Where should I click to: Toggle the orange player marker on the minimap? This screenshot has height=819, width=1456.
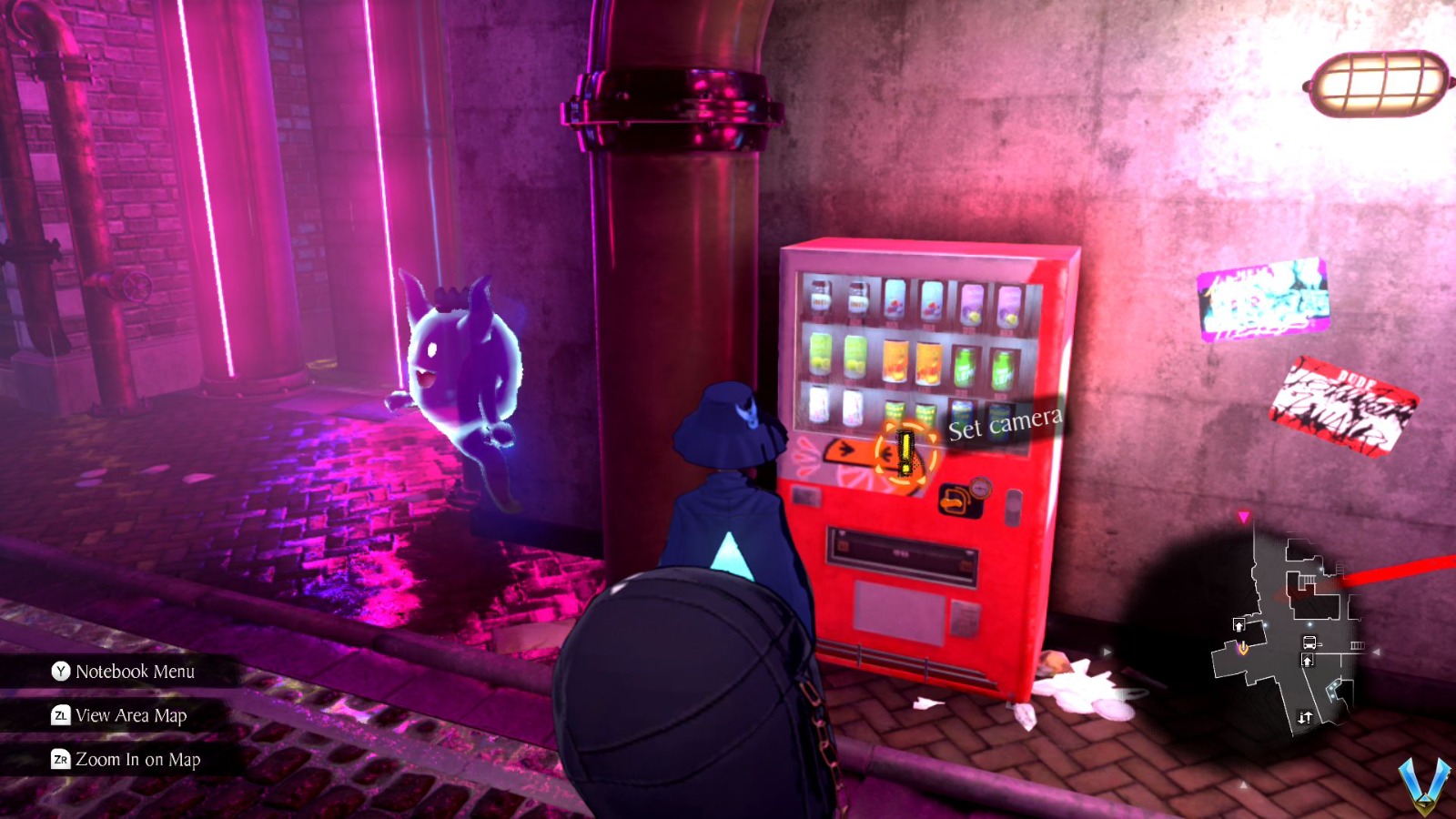click(x=1243, y=647)
